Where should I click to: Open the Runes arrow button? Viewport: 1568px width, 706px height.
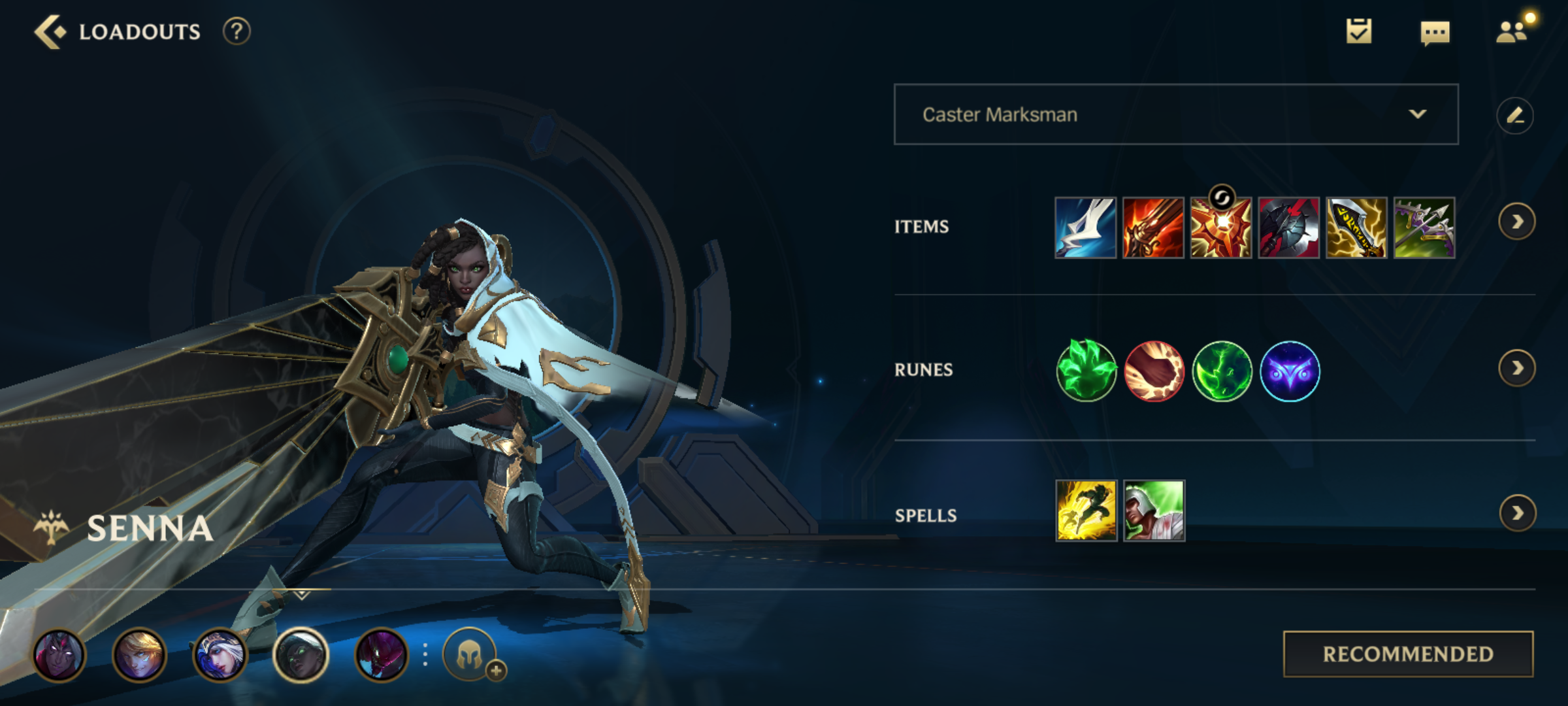coord(1516,368)
